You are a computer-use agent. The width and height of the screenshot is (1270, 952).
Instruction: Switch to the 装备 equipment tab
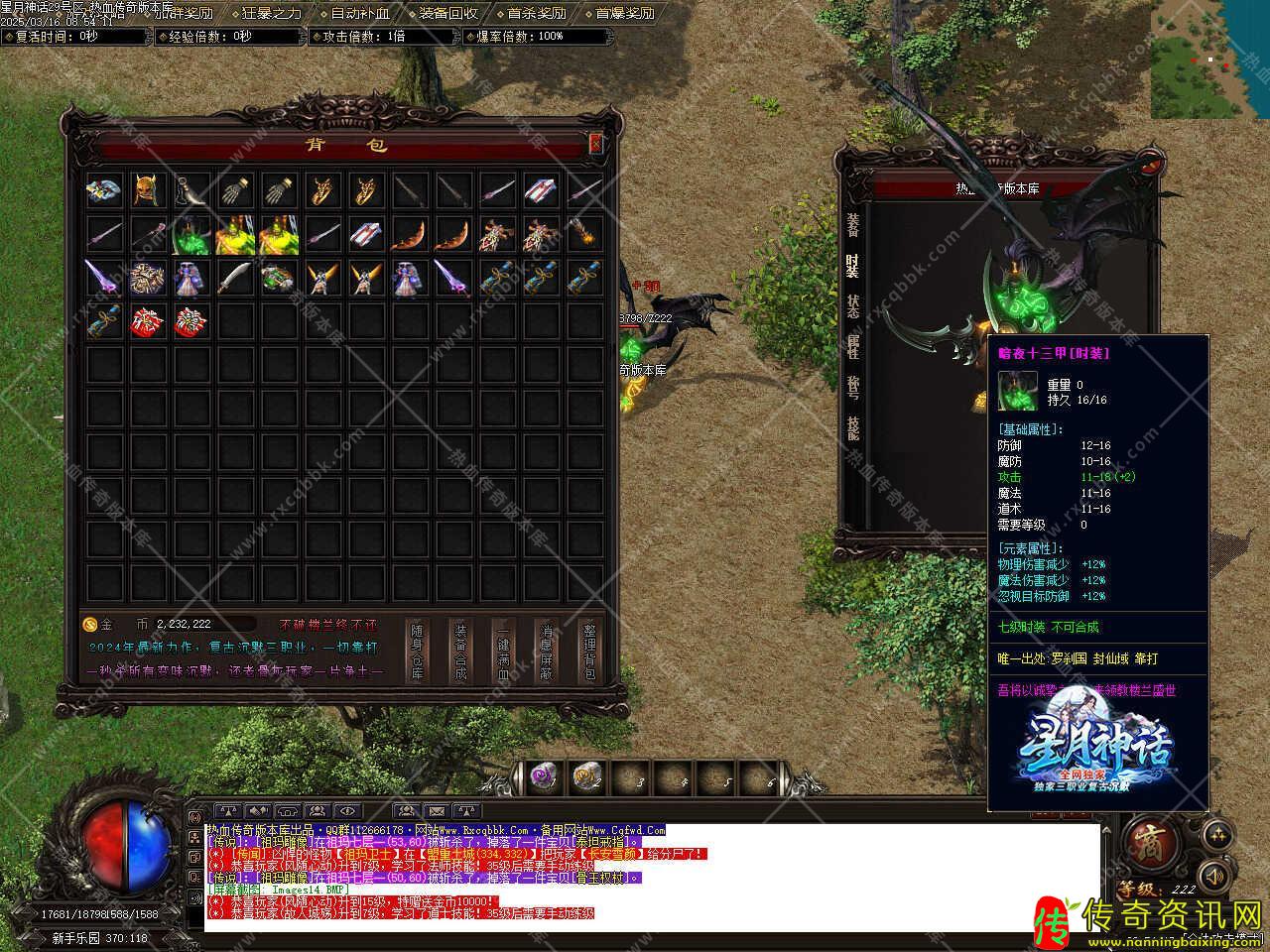point(853,225)
